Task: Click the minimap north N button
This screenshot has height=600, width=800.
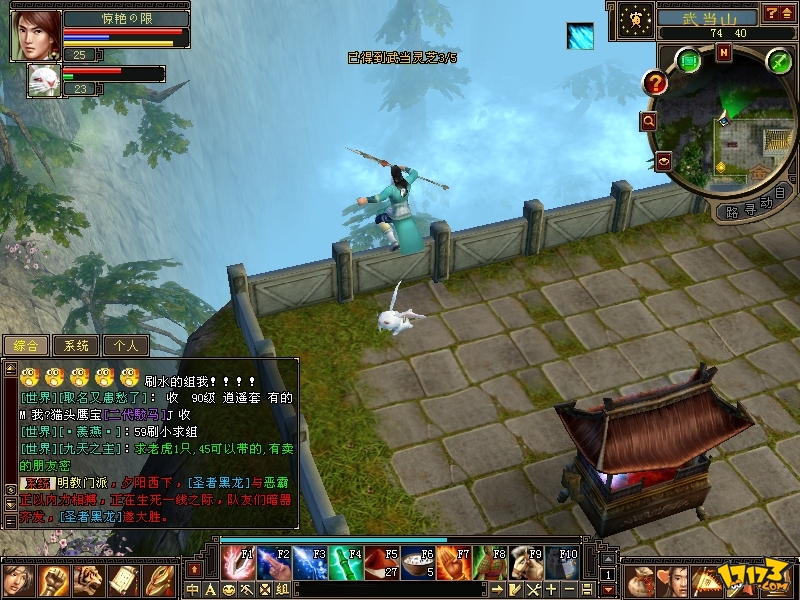Action: coord(722,53)
